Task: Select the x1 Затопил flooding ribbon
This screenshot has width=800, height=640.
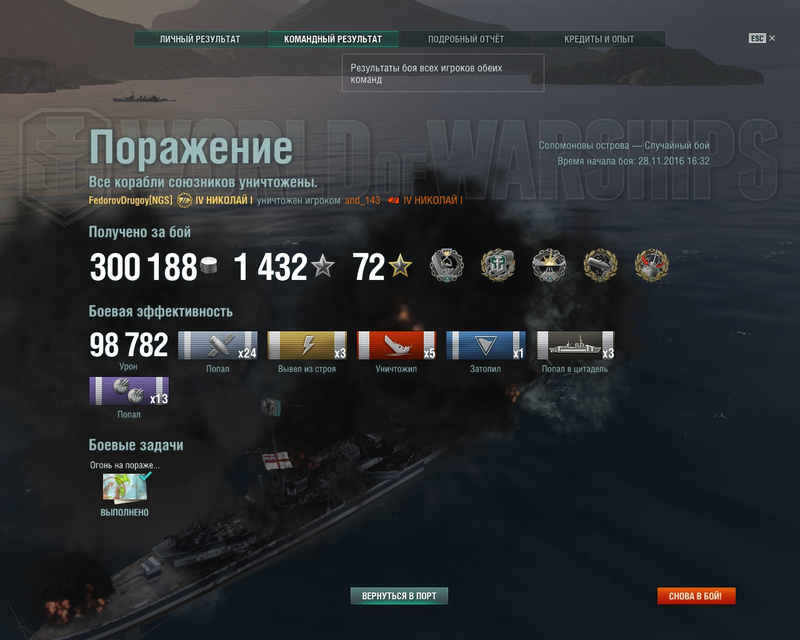Action: [485, 345]
